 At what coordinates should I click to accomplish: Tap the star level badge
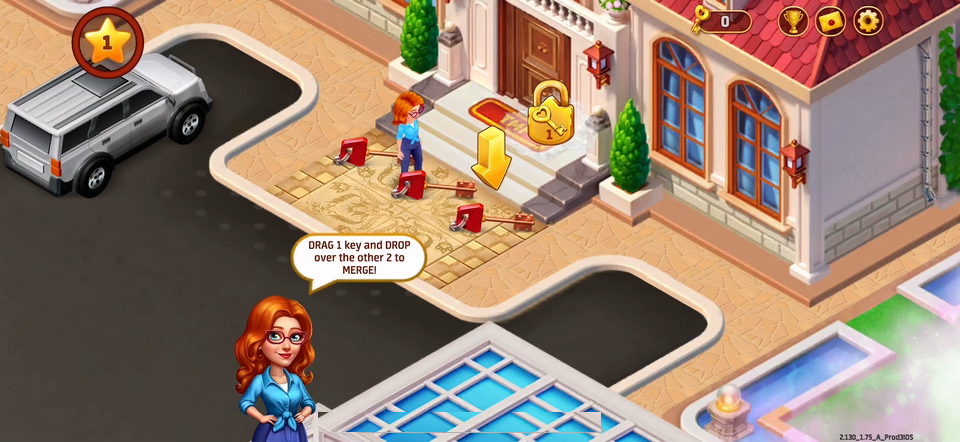point(107,43)
